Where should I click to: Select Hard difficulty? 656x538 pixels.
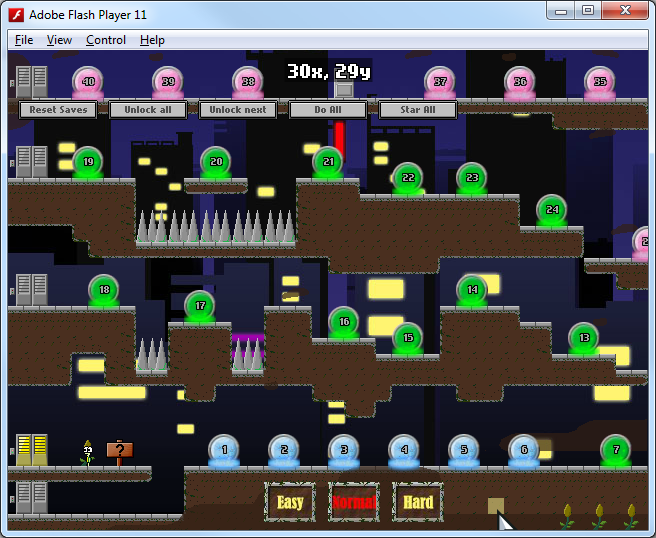(x=418, y=502)
